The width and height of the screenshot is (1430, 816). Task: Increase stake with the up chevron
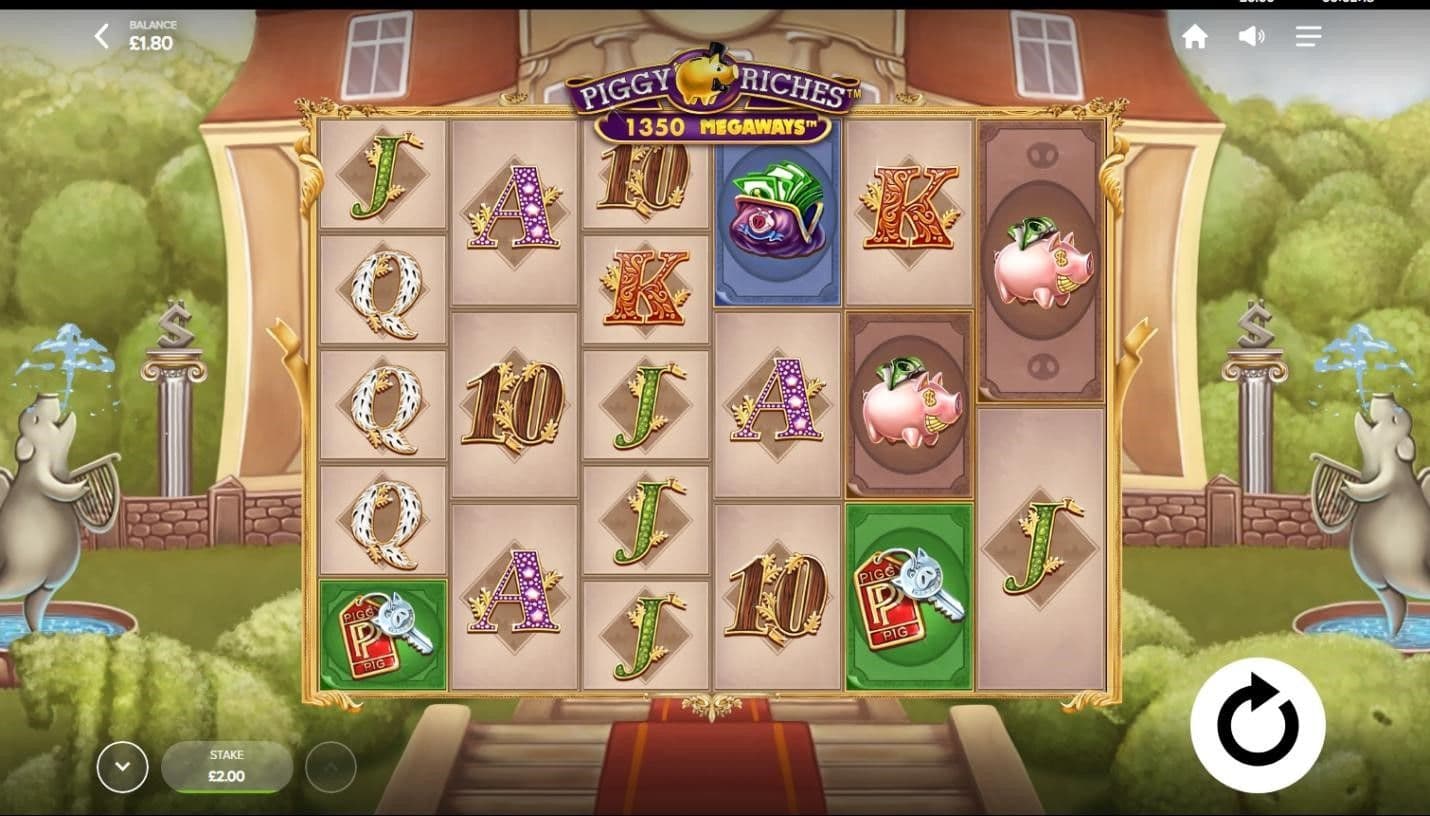(330, 767)
